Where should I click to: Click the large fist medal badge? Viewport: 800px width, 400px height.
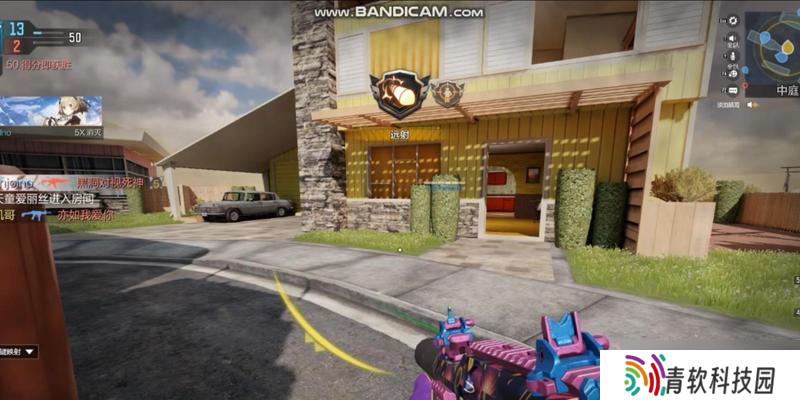coord(399,94)
